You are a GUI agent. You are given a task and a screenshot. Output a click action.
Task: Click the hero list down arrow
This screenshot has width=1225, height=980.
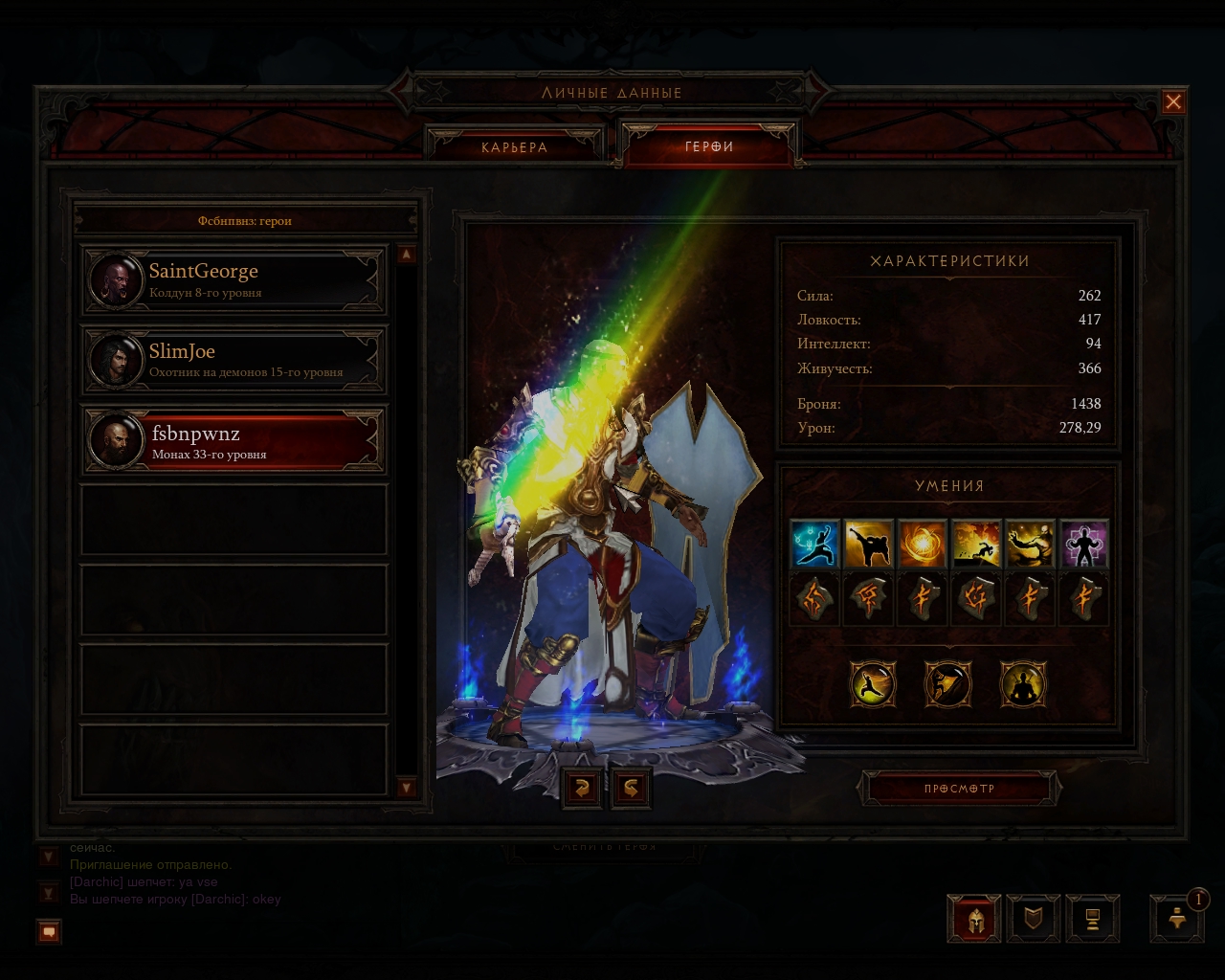pyautogui.click(x=407, y=787)
